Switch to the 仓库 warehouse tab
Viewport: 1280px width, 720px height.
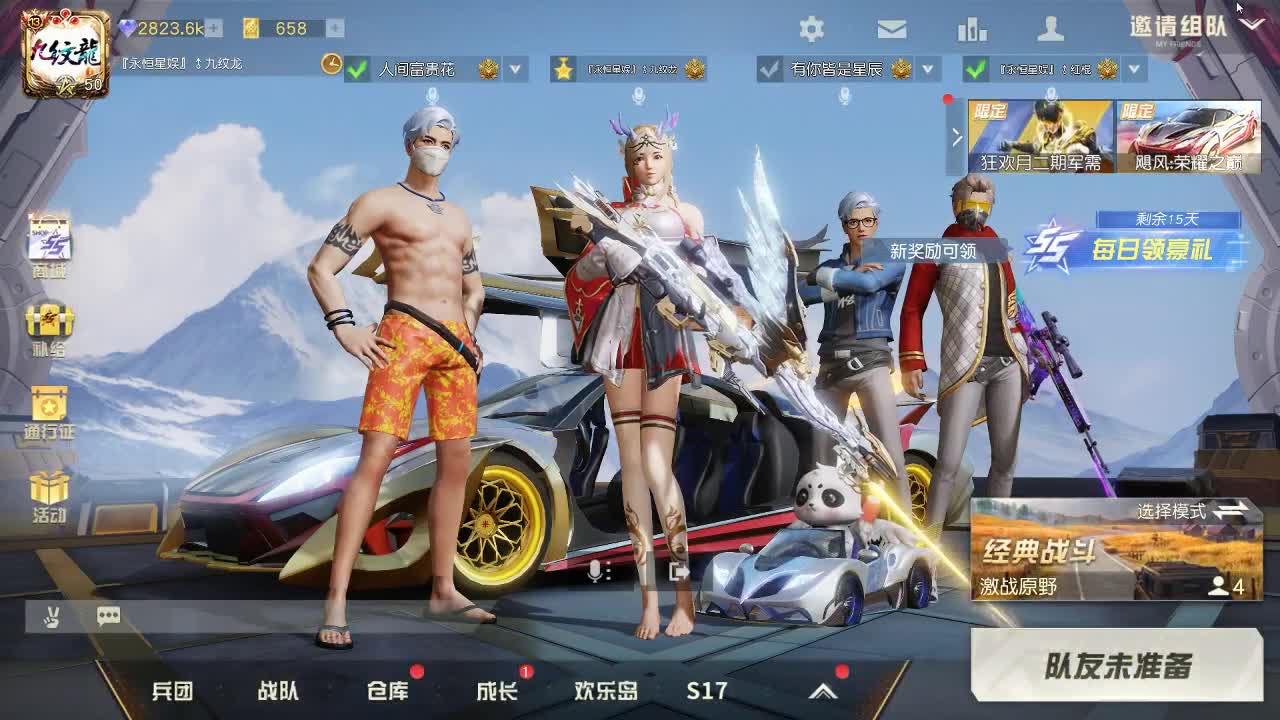pos(390,690)
